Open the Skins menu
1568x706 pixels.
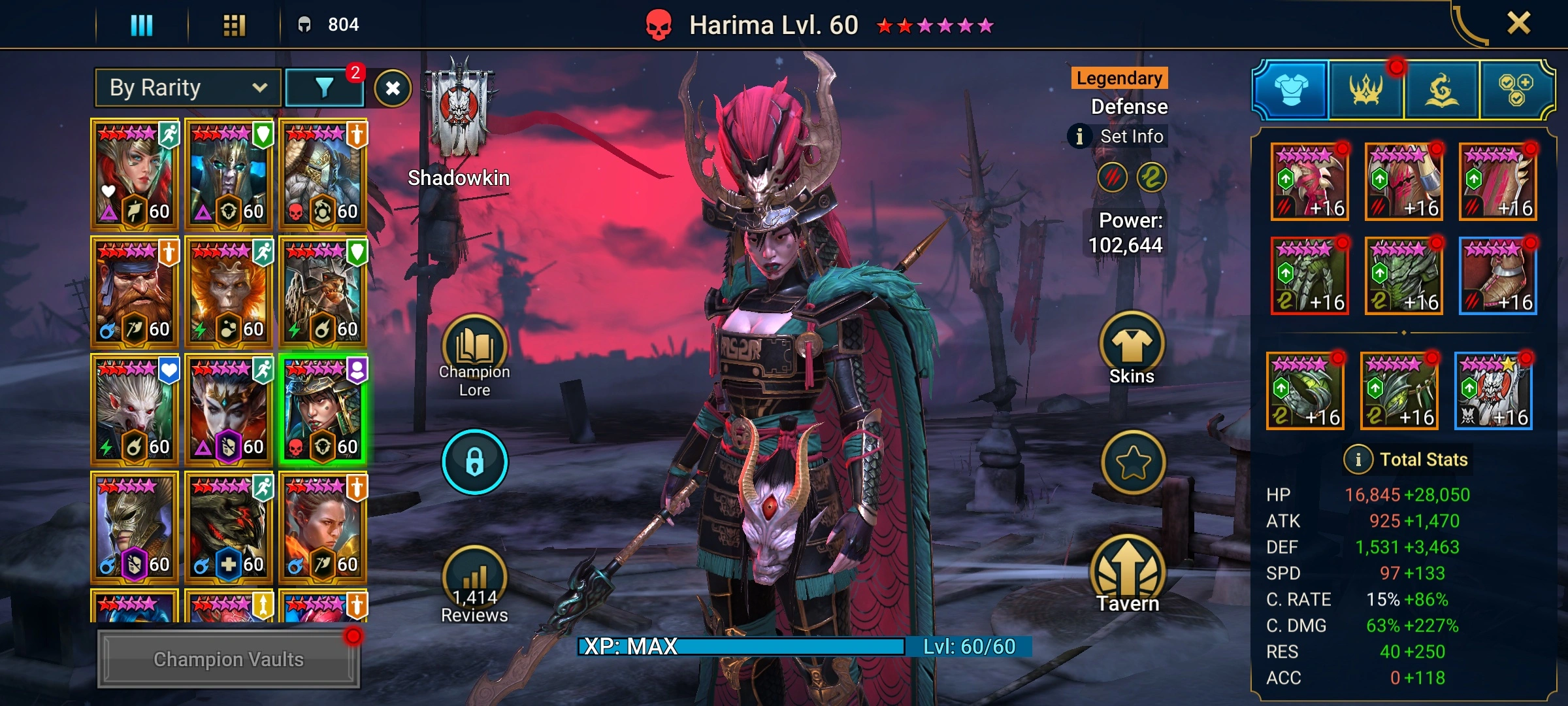[1132, 348]
